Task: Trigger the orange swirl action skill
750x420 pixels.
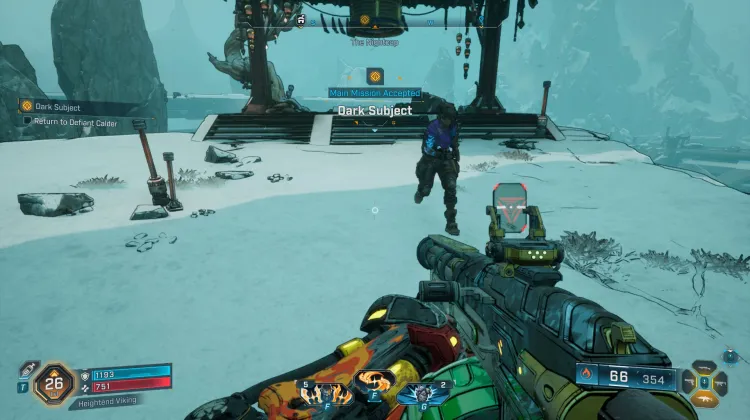Action: pos(375,383)
